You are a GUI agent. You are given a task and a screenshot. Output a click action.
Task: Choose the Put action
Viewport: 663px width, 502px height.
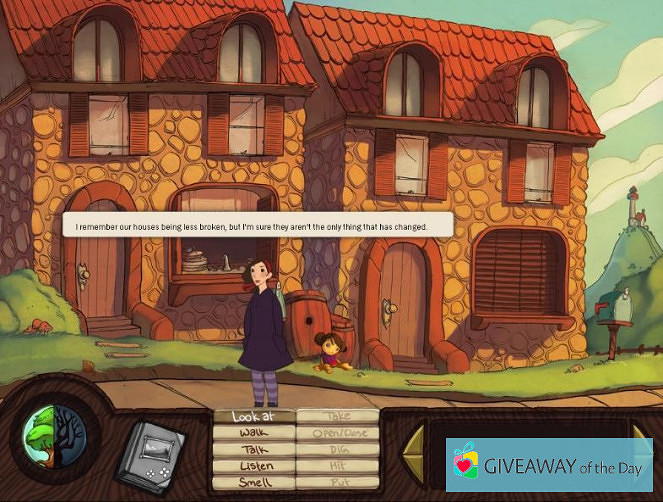click(338, 484)
